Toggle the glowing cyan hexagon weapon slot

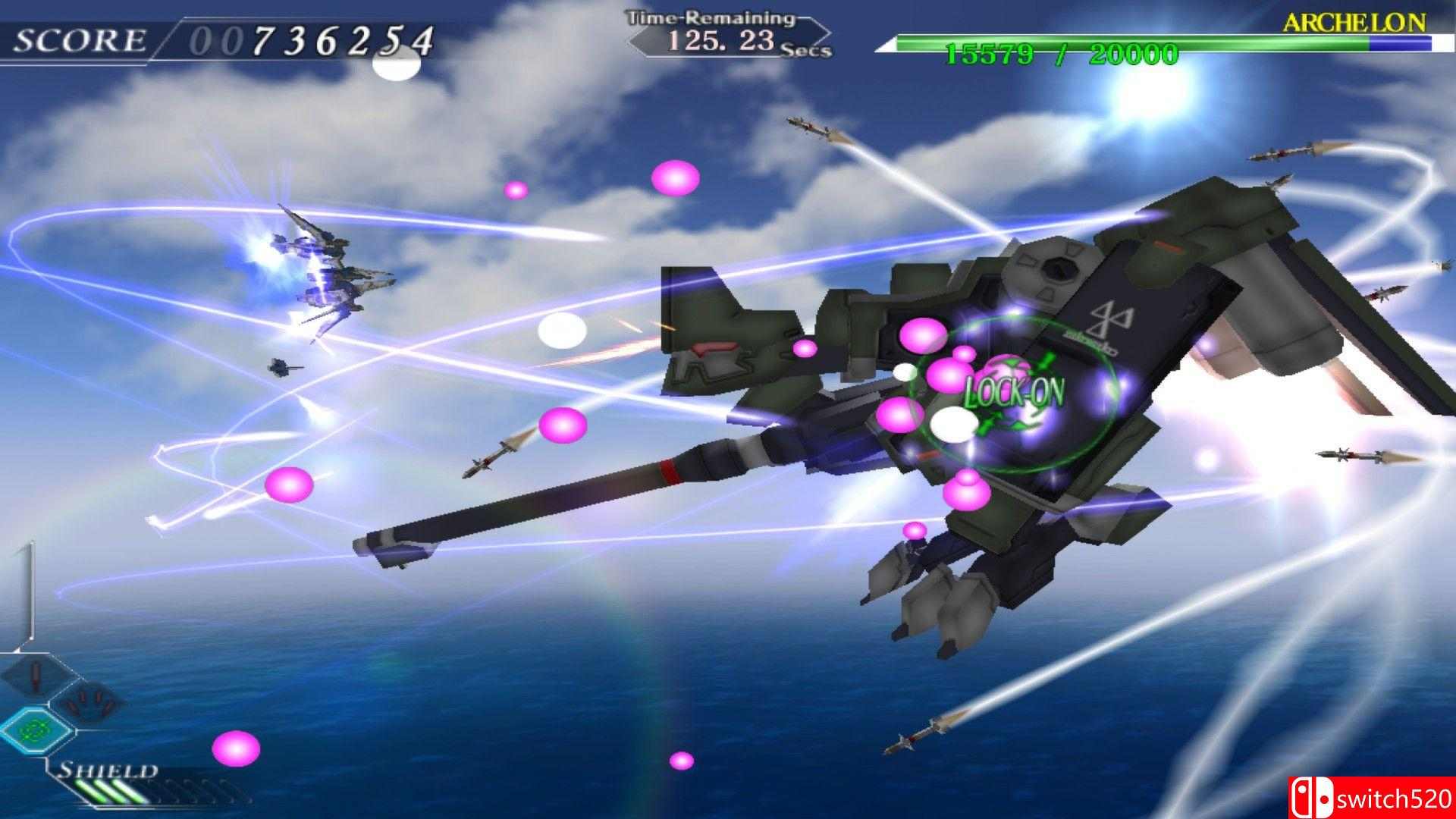pos(36,730)
